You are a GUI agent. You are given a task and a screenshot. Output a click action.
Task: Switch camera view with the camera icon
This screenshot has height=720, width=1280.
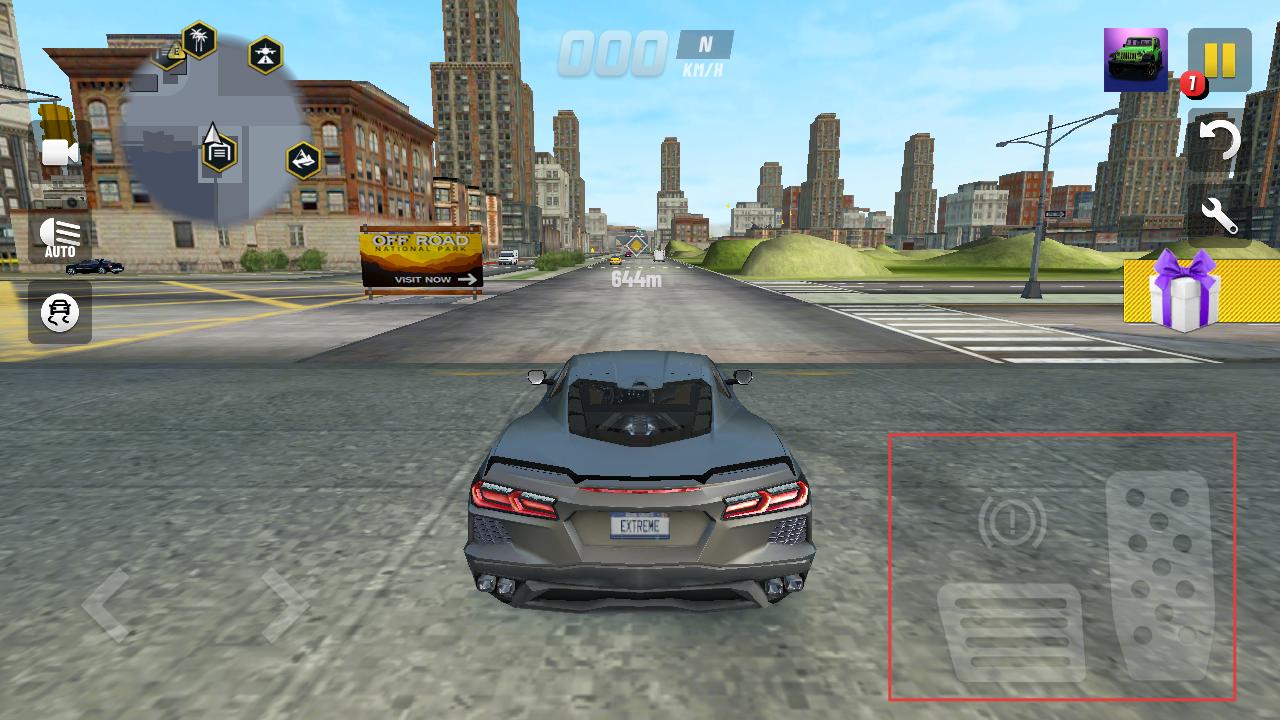(x=59, y=152)
